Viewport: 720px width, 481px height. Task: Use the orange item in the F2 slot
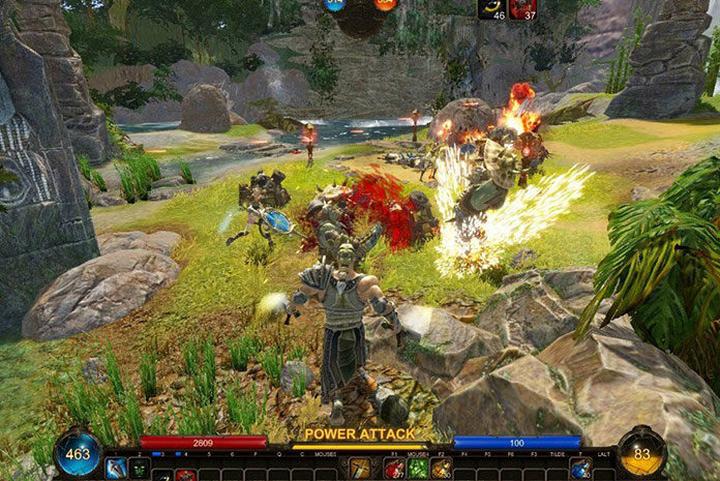pos(441,468)
